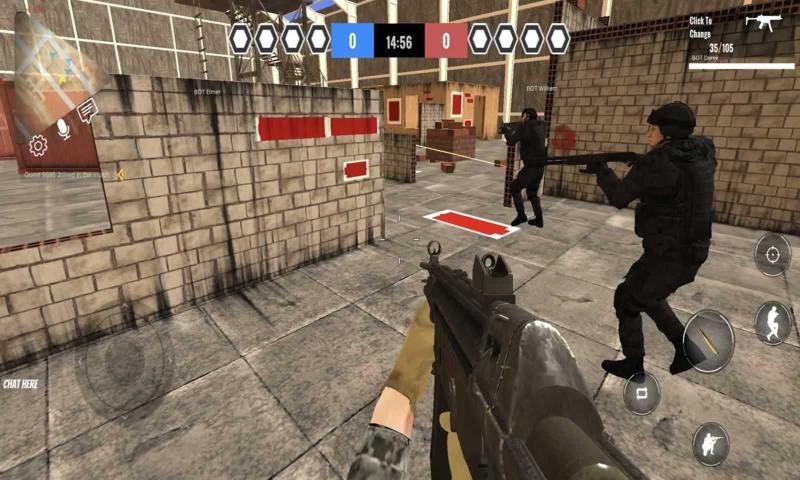Open the chat message bubble icon

click(87, 110)
